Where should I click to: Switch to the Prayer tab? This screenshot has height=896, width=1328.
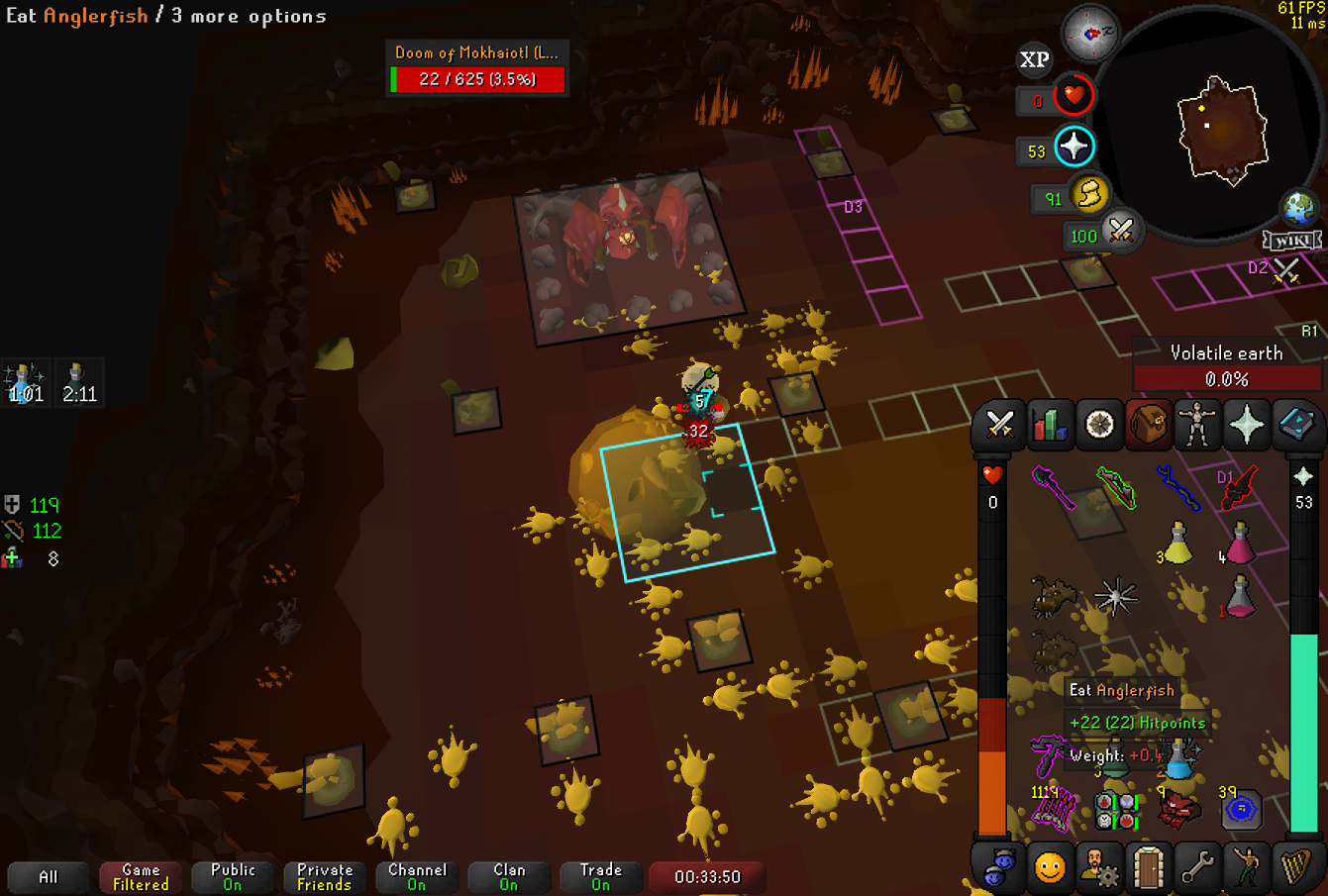pos(1247,426)
